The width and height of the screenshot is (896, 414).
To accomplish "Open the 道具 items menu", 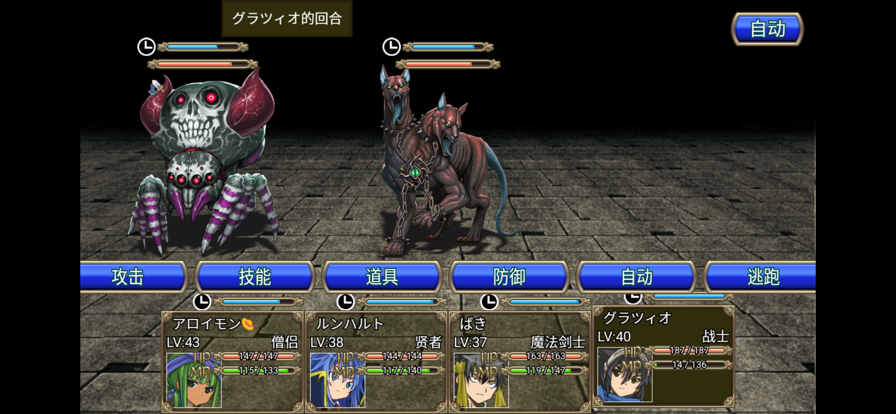I will pos(382,277).
